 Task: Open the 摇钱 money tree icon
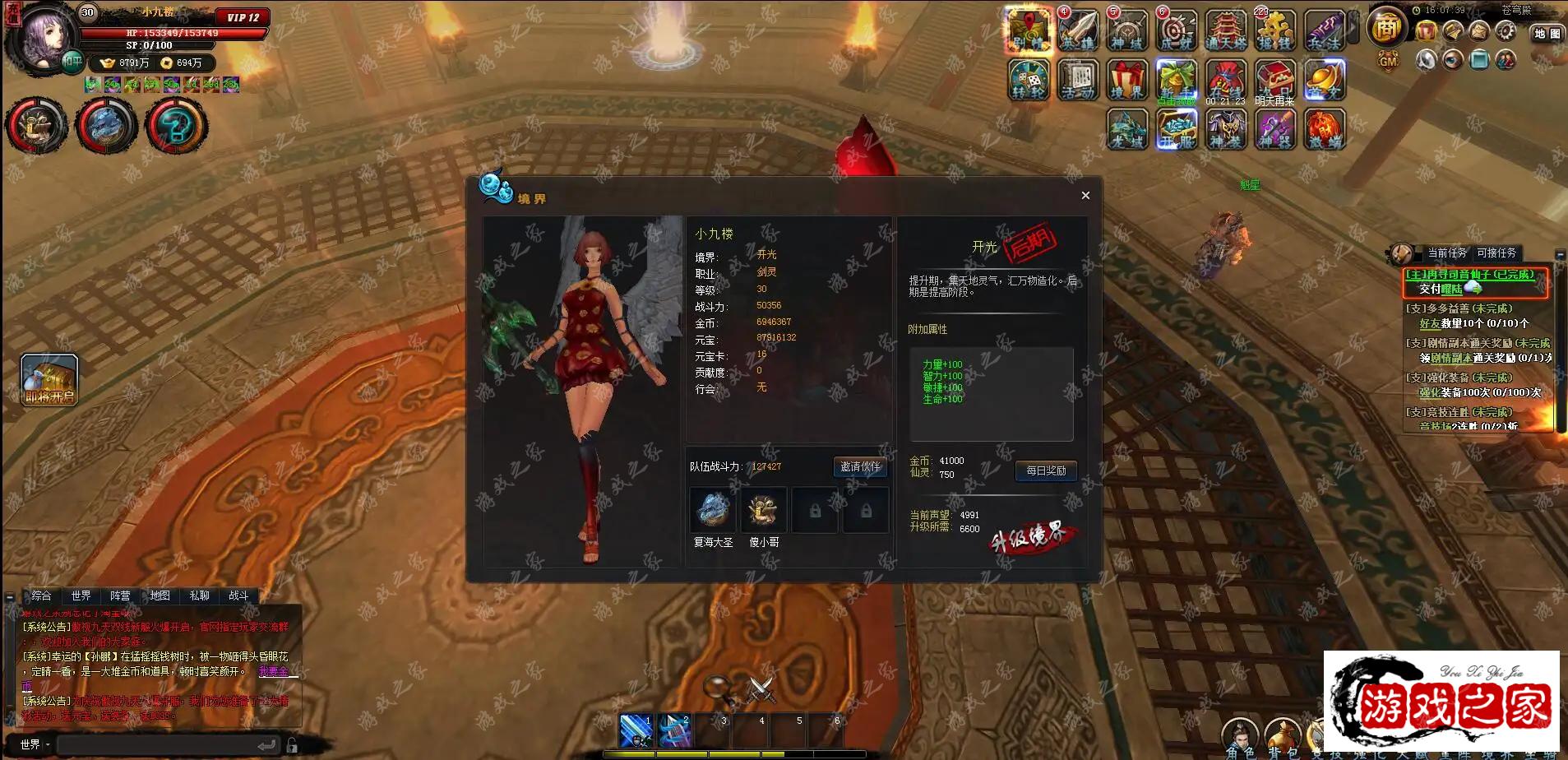pos(1275,31)
